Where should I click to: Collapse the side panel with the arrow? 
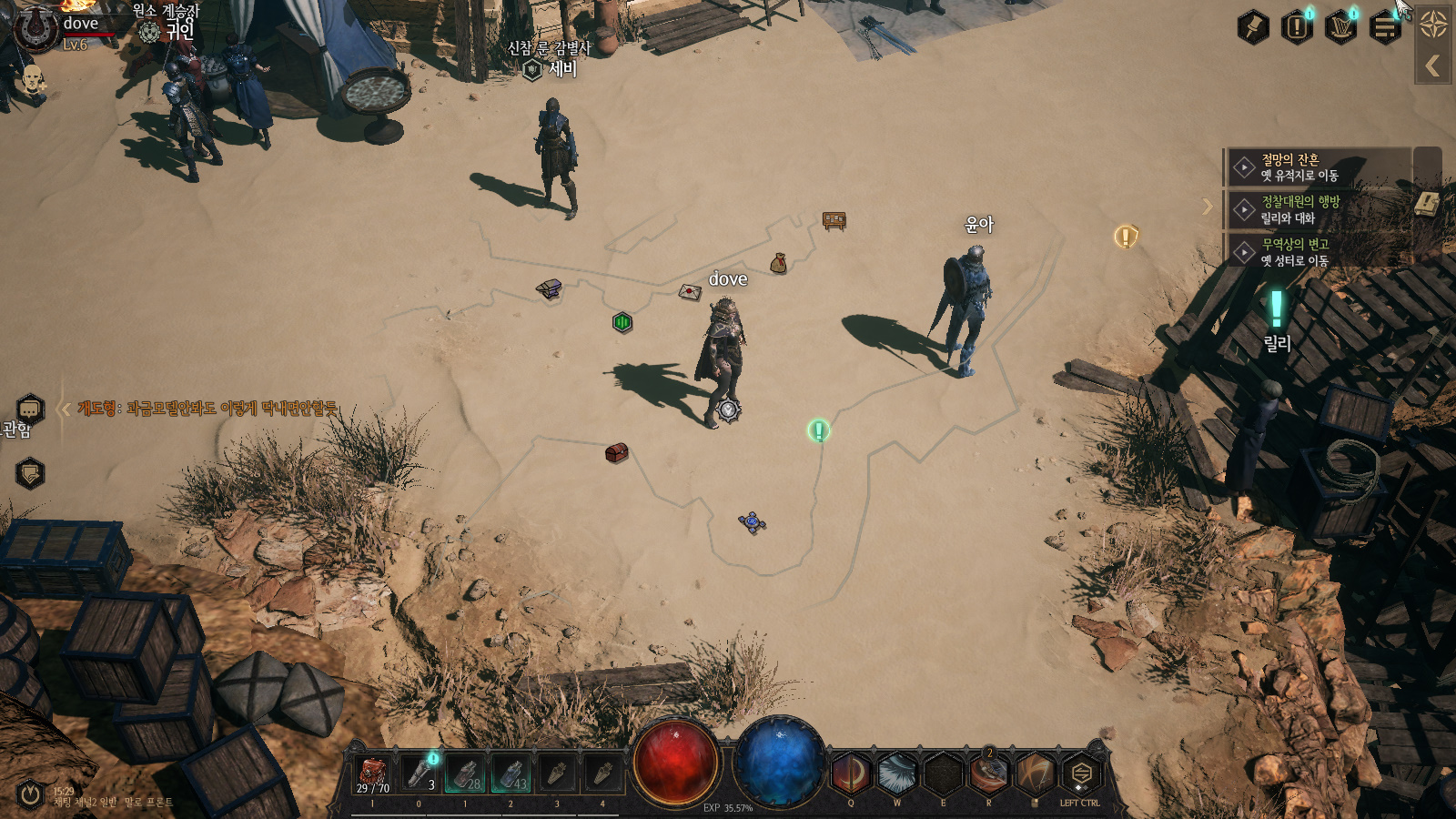1433,66
